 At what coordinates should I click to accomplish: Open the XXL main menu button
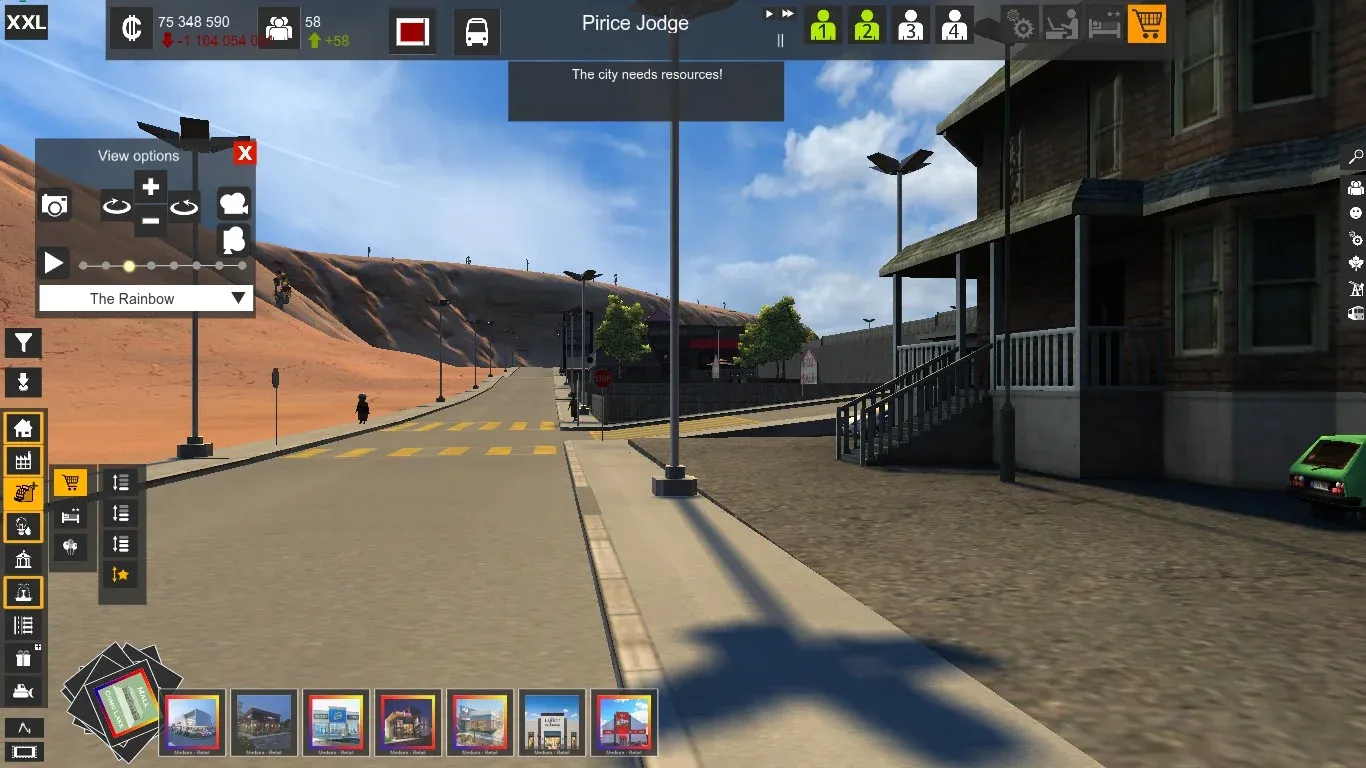26,22
